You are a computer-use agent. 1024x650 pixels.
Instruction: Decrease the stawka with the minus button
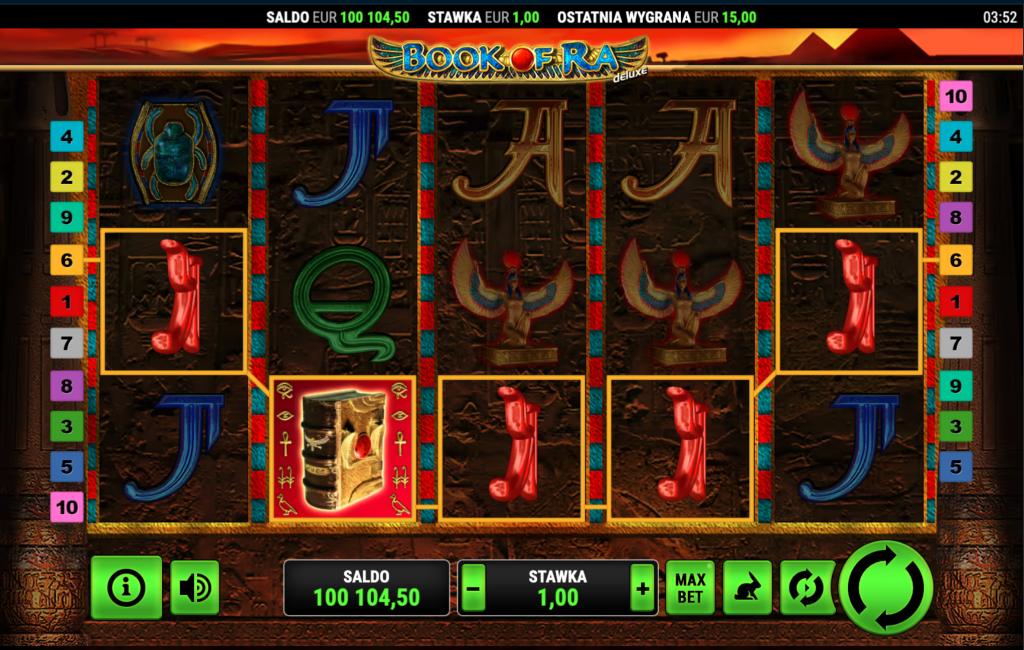[474, 589]
